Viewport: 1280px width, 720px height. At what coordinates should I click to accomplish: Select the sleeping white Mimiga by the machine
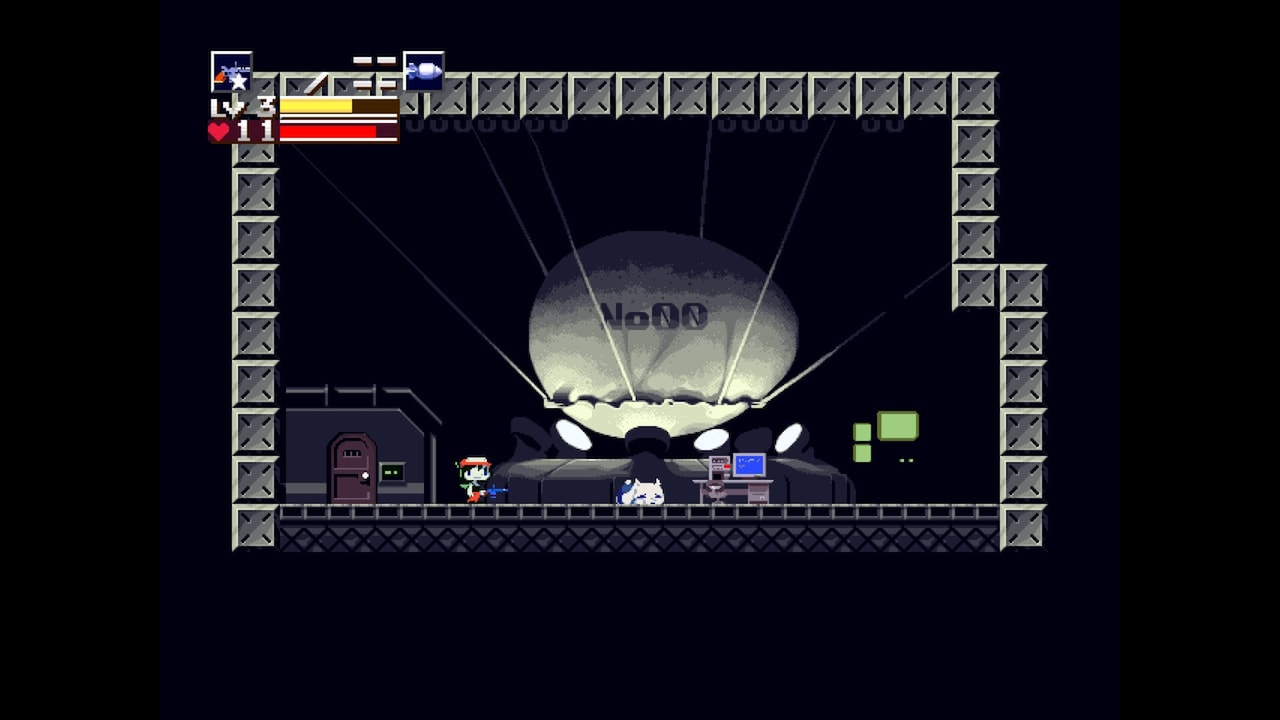[644, 490]
